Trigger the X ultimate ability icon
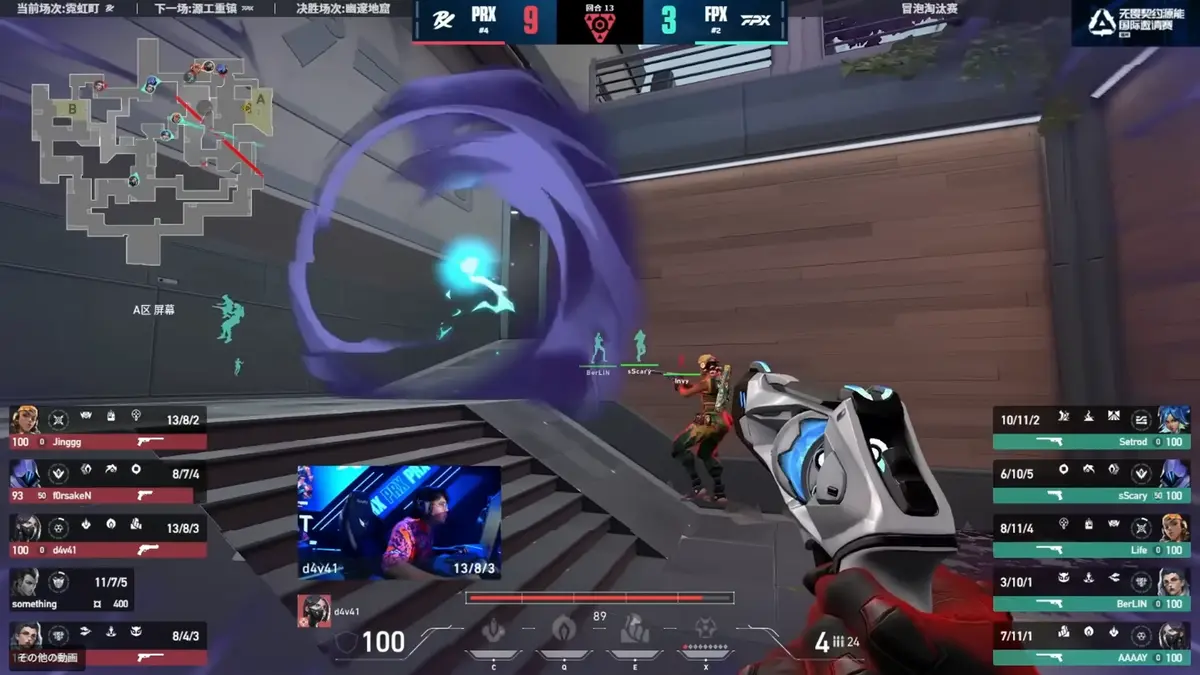Viewport: 1200px width, 675px height. coord(705,630)
